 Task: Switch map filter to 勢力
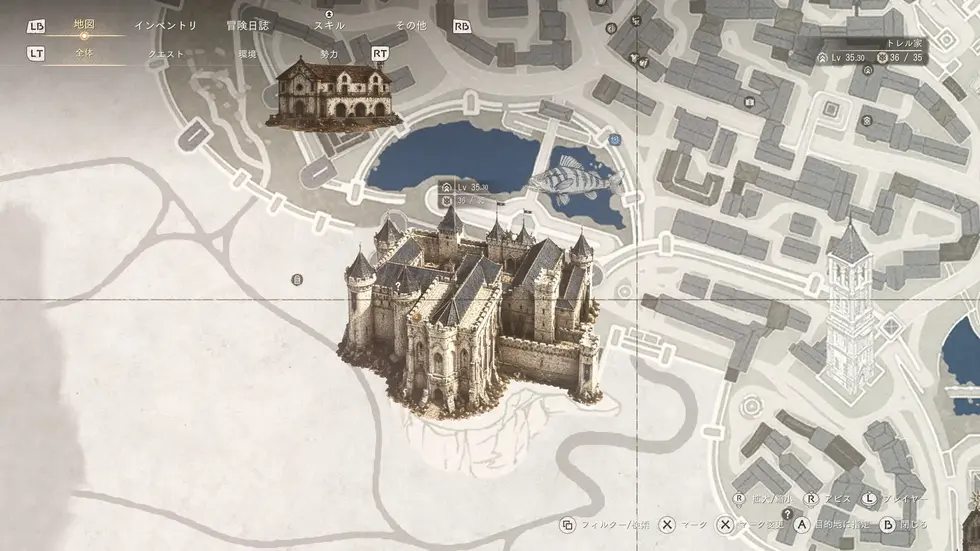pos(329,54)
